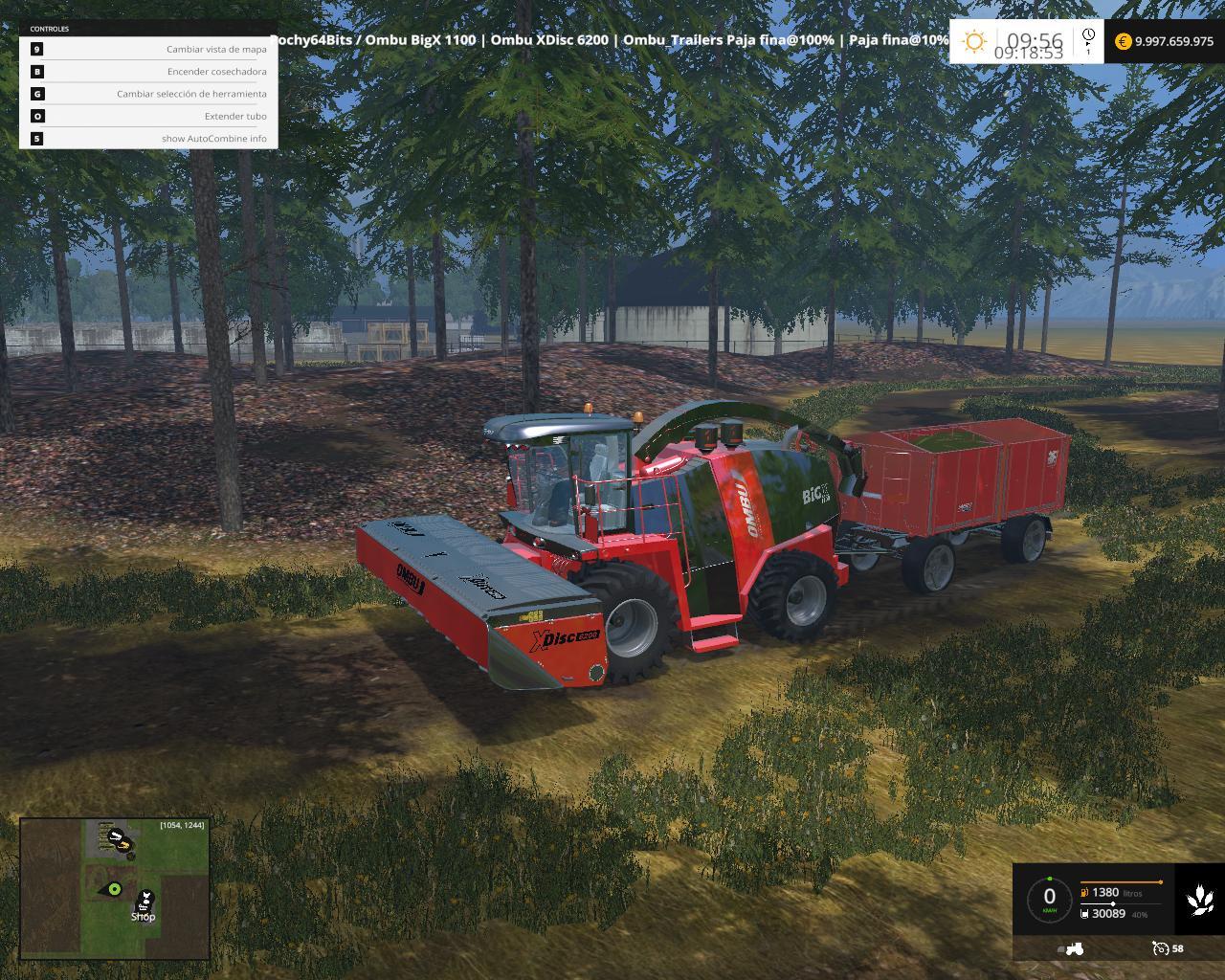The image size is (1225, 980).
Task: Select the 'Encender cosechadora' control row
Action: pyautogui.click(x=148, y=71)
